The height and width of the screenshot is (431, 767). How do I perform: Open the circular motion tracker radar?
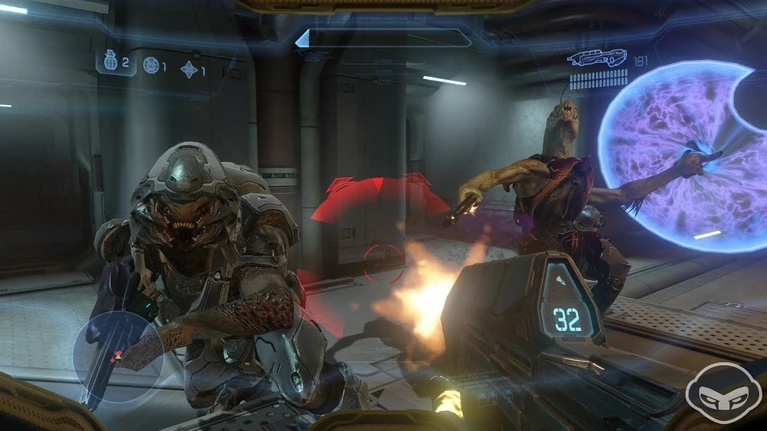(118, 356)
